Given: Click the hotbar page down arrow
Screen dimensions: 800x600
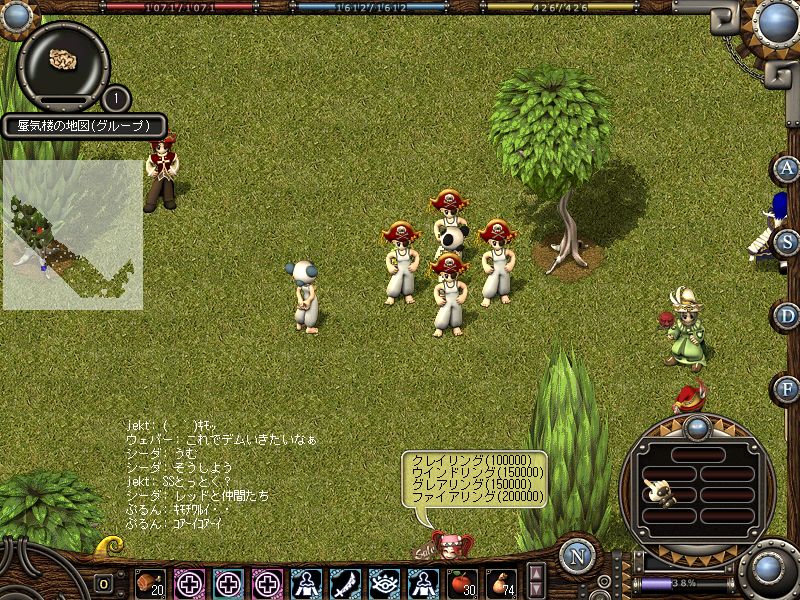Looking at the screenshot, I should 536,590.
